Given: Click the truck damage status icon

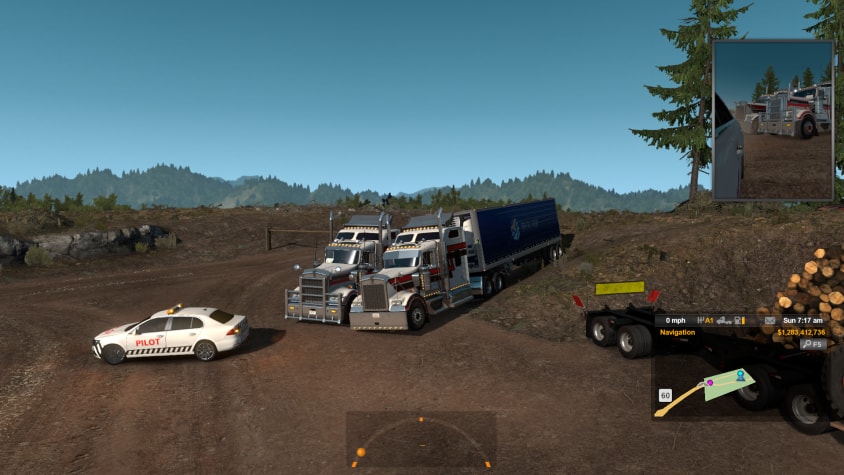Looking at the screenshot, I should coord(723,320).
